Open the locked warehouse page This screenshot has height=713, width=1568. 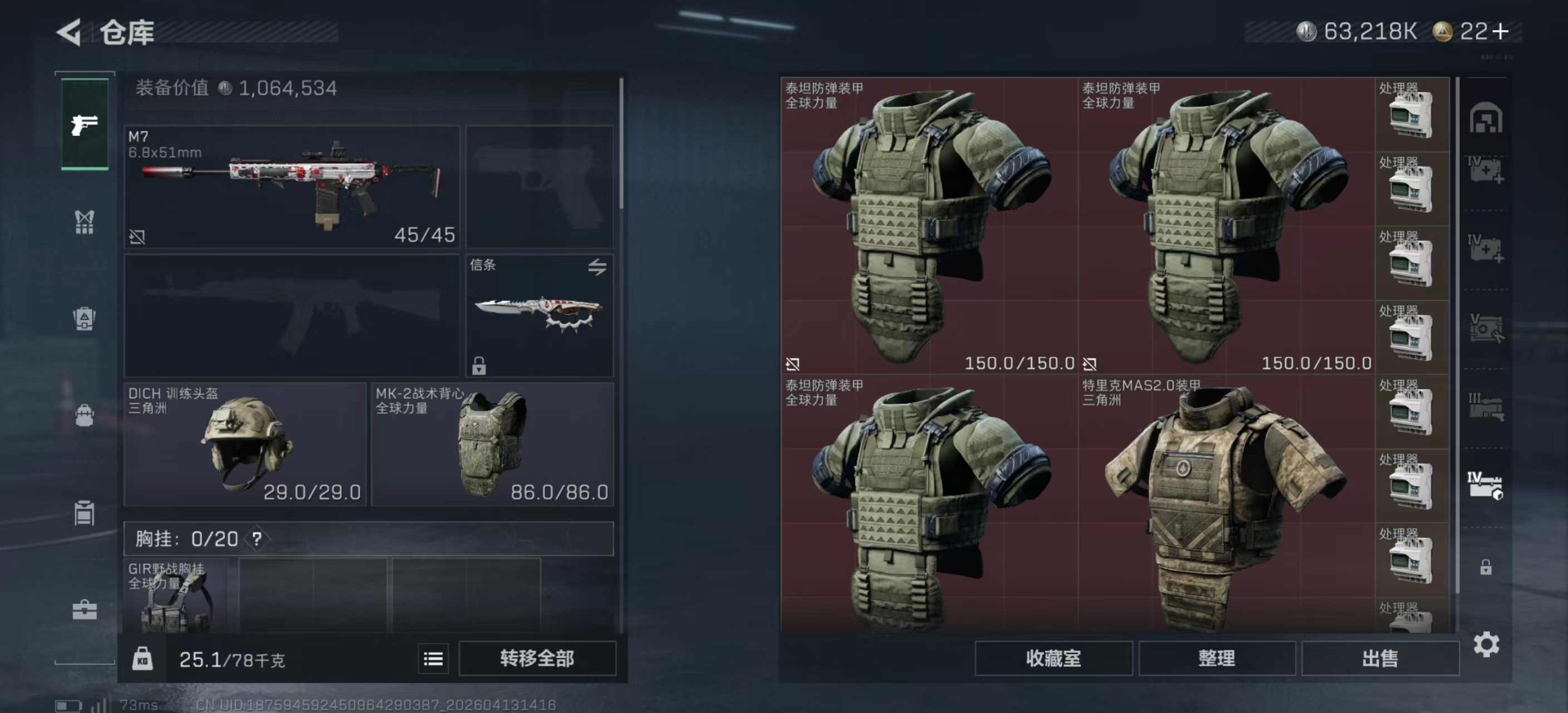coord(1486,568)
